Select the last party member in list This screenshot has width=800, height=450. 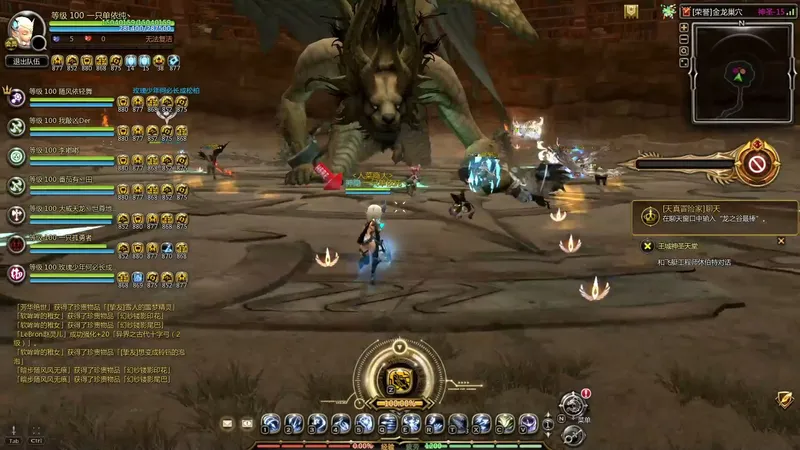click(16, 272)
